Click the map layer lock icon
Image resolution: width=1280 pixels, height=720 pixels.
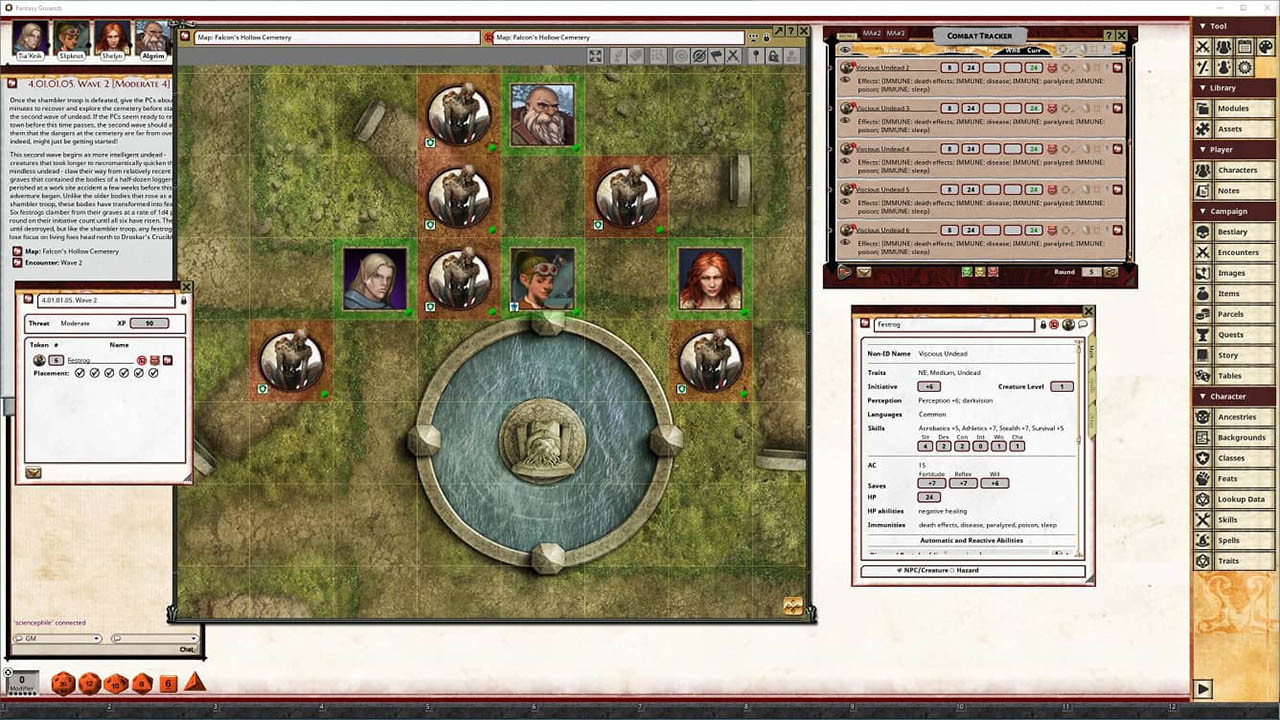pyautogui.click(x=773, y=56)
